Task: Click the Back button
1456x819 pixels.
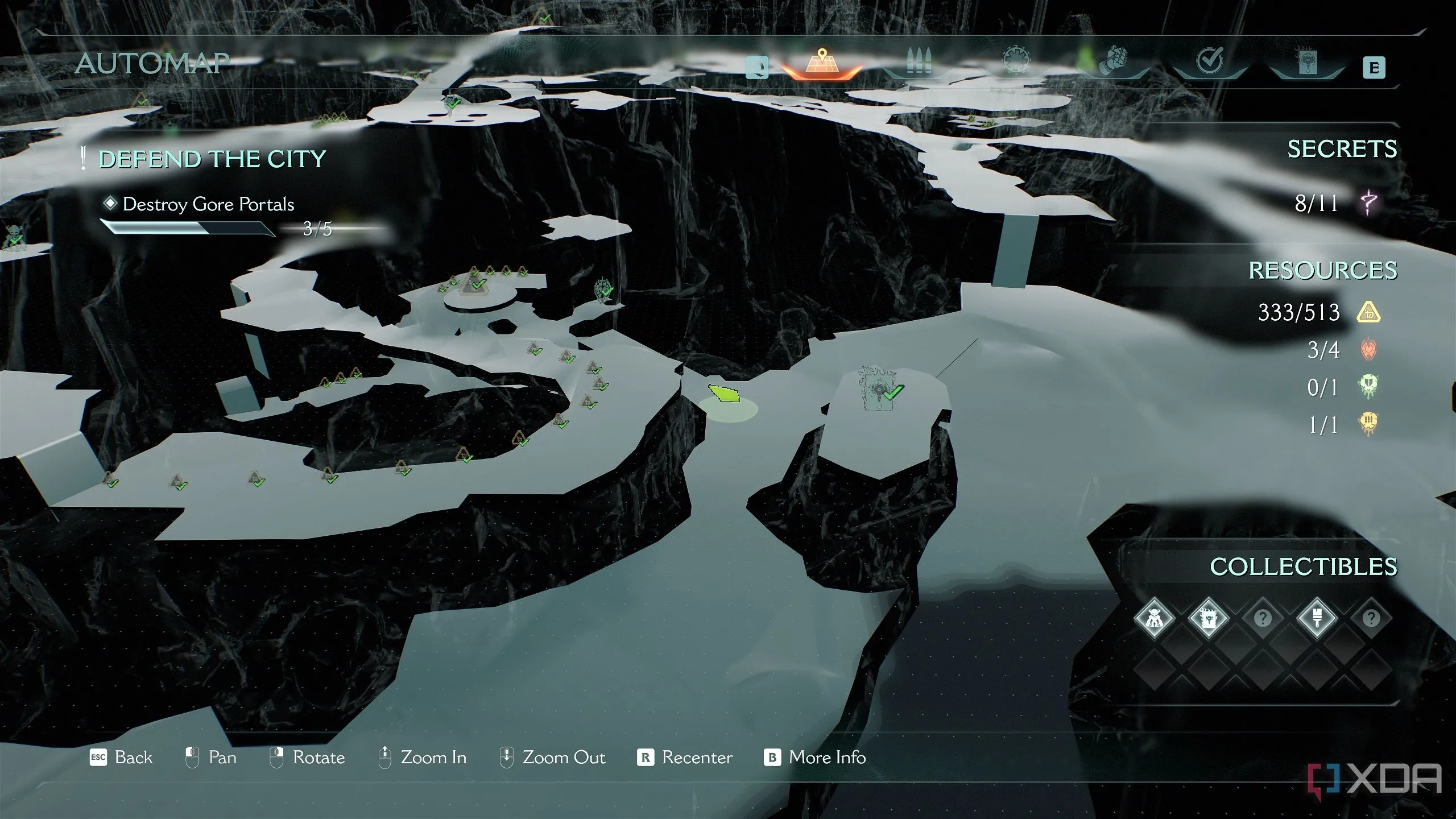Action: point(121,758)
